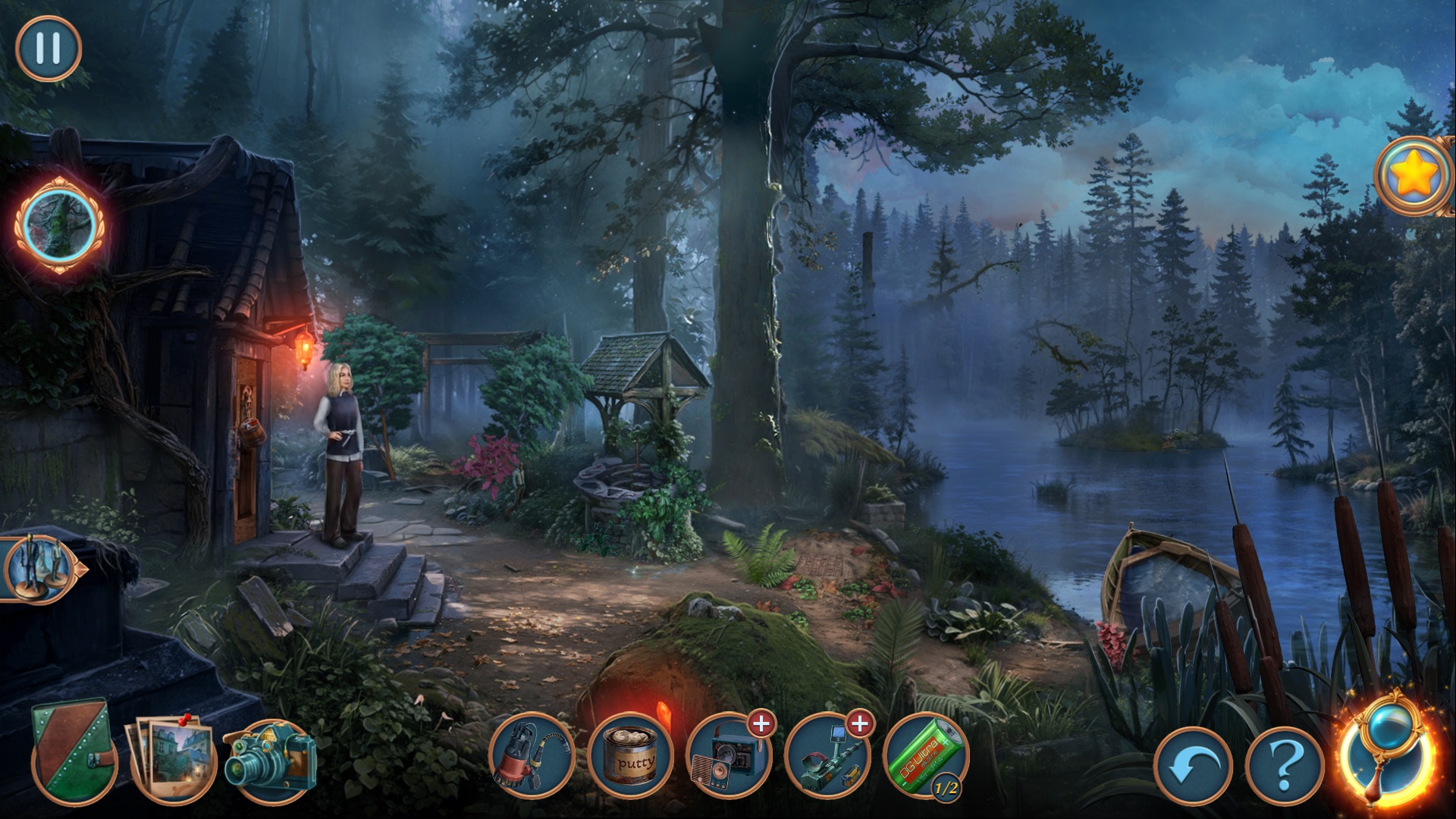Pick the metal detector inventory item
This screenshot has height=819, width=1456.
click(x=827, y=756)
